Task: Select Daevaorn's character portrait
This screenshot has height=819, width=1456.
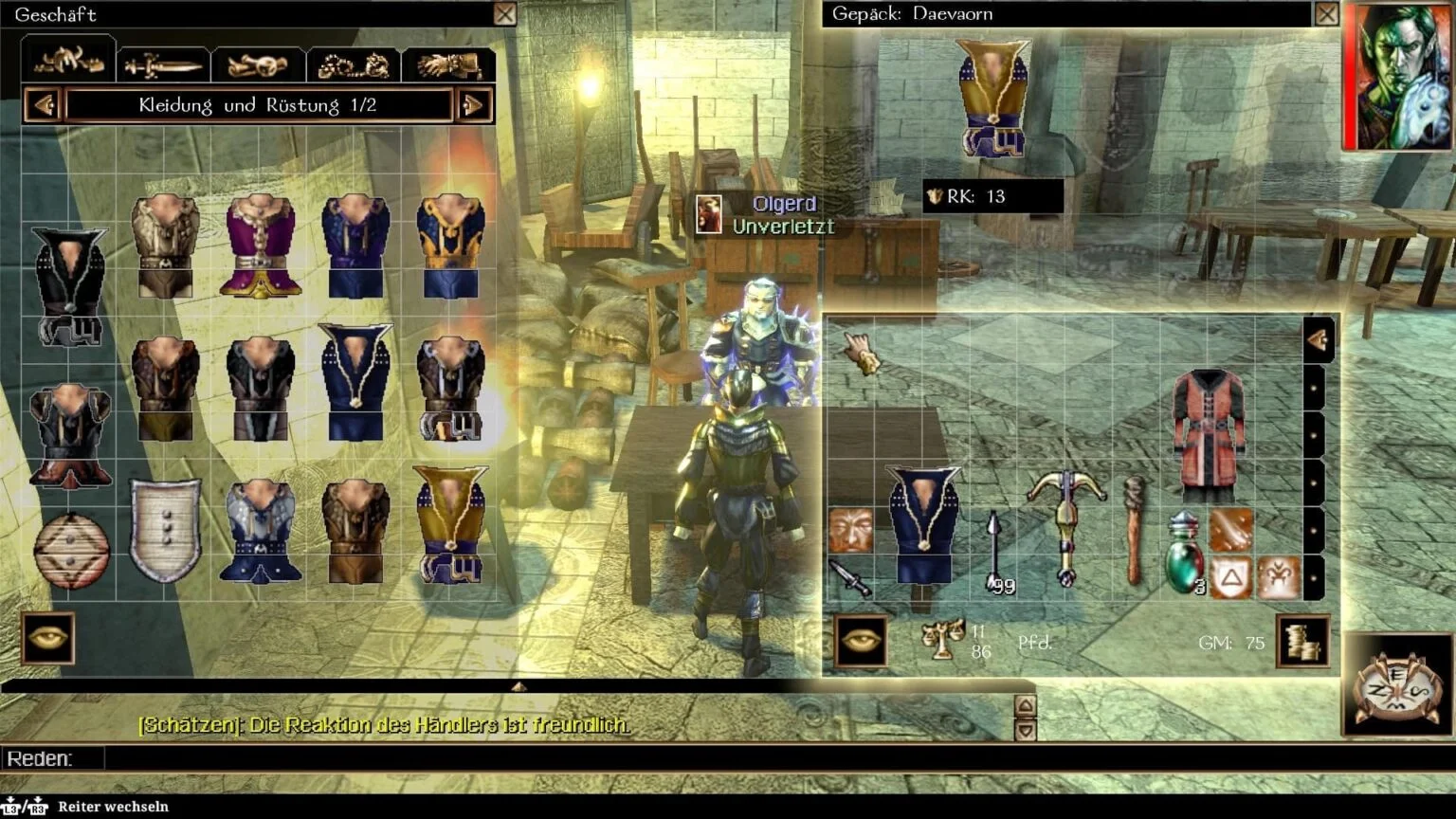Action: [1397, 76]
